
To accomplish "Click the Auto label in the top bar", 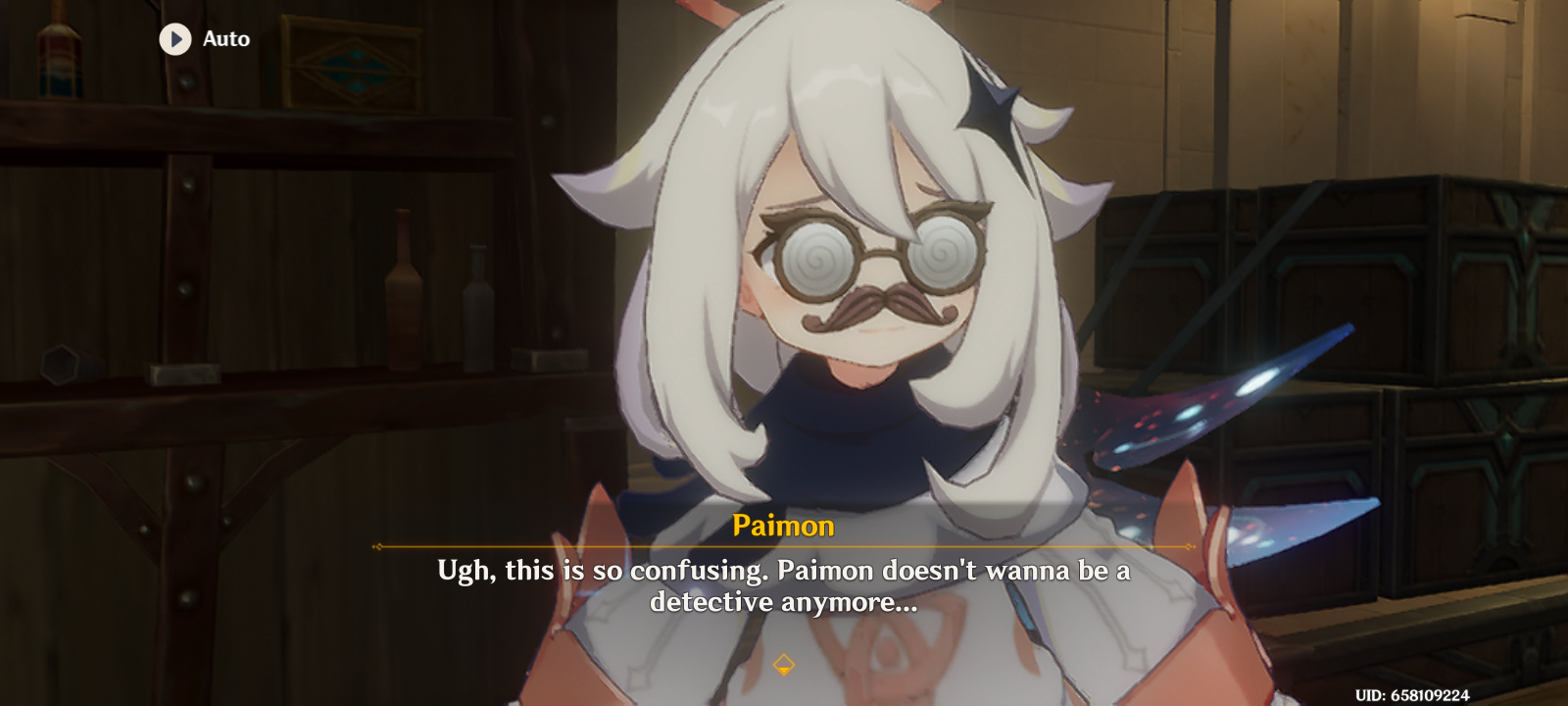I will click(x=224, y=40).
